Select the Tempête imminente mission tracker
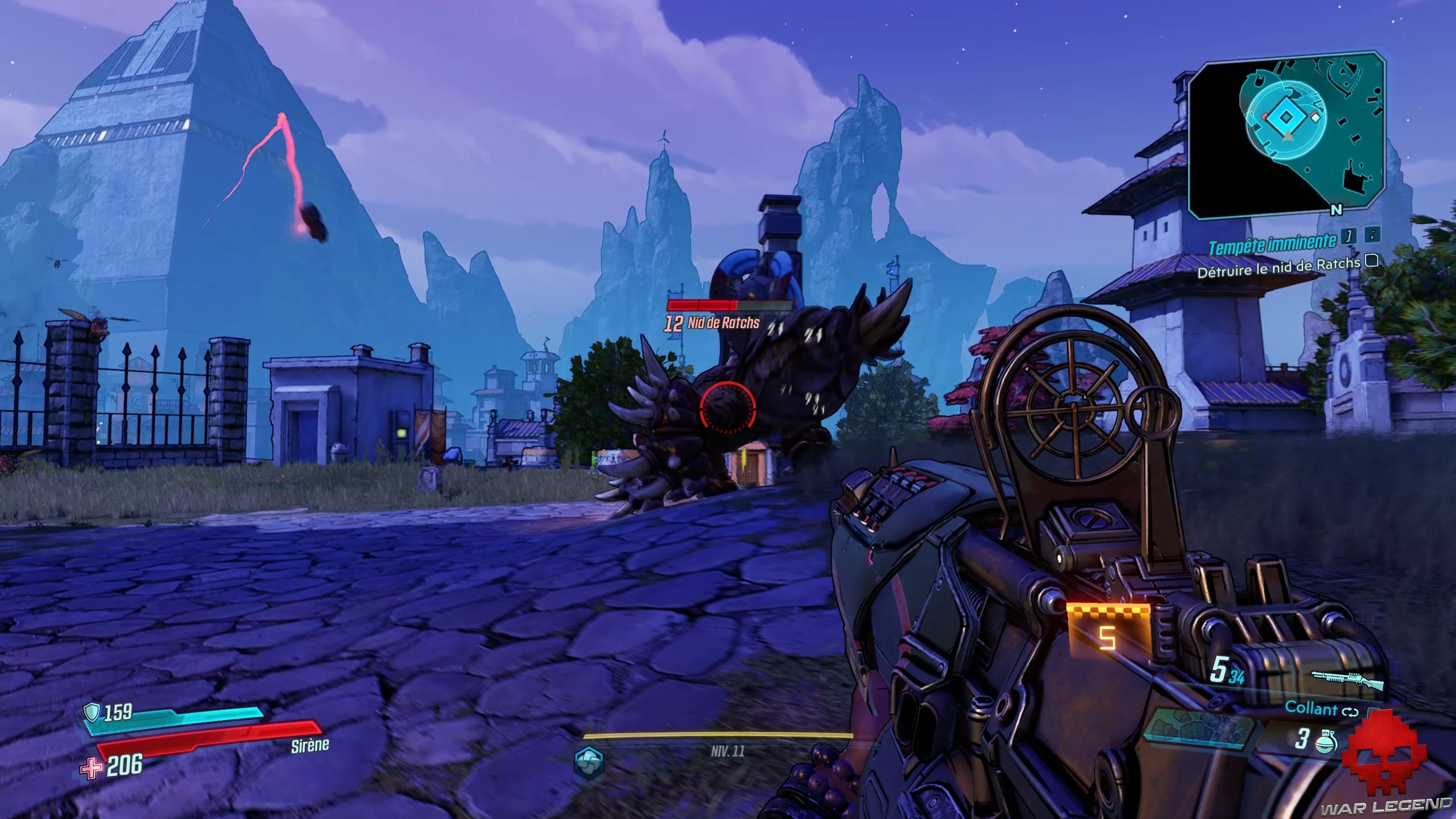 point(1272,245)
